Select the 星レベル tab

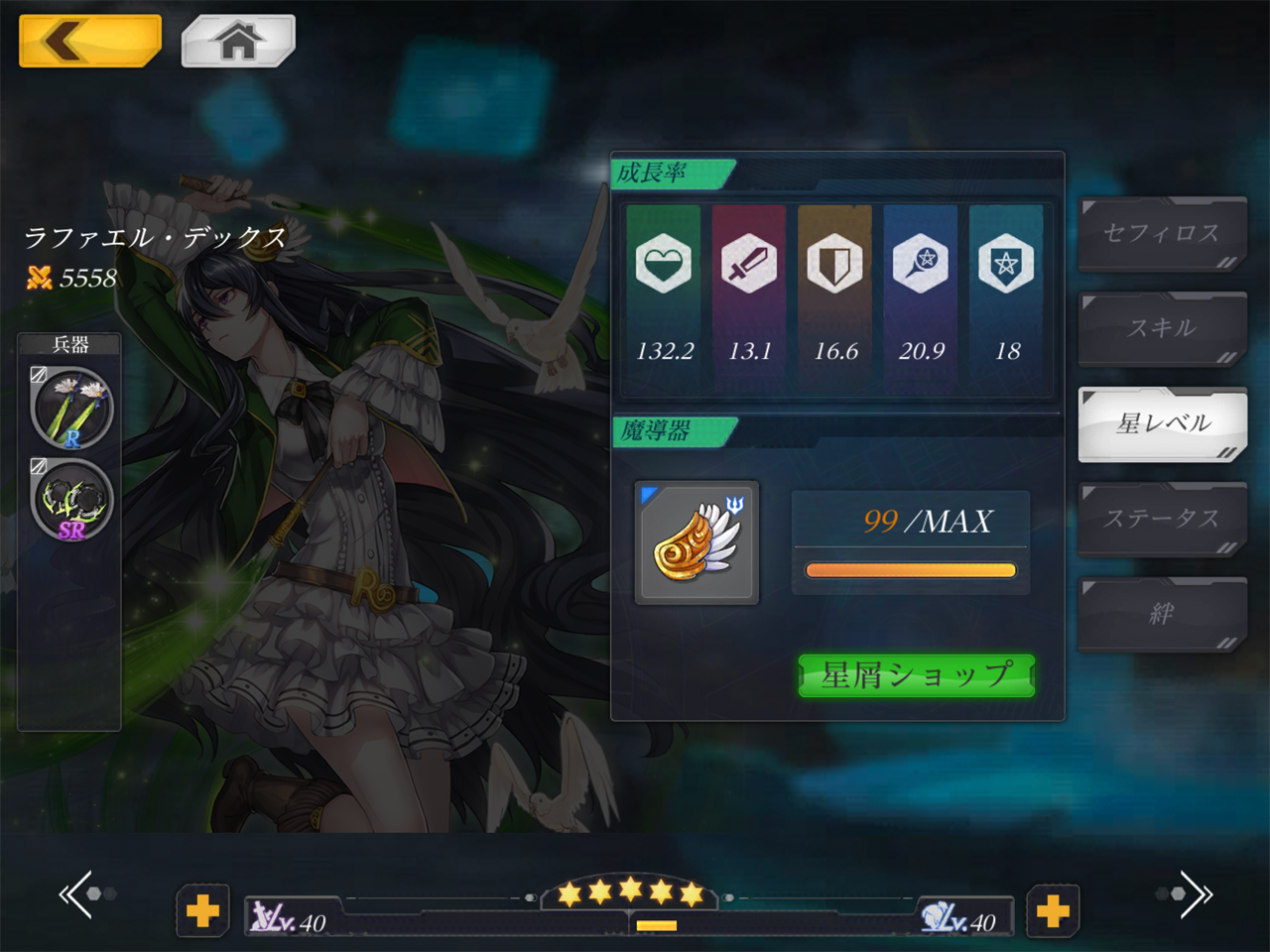(x=1162, y=423)
